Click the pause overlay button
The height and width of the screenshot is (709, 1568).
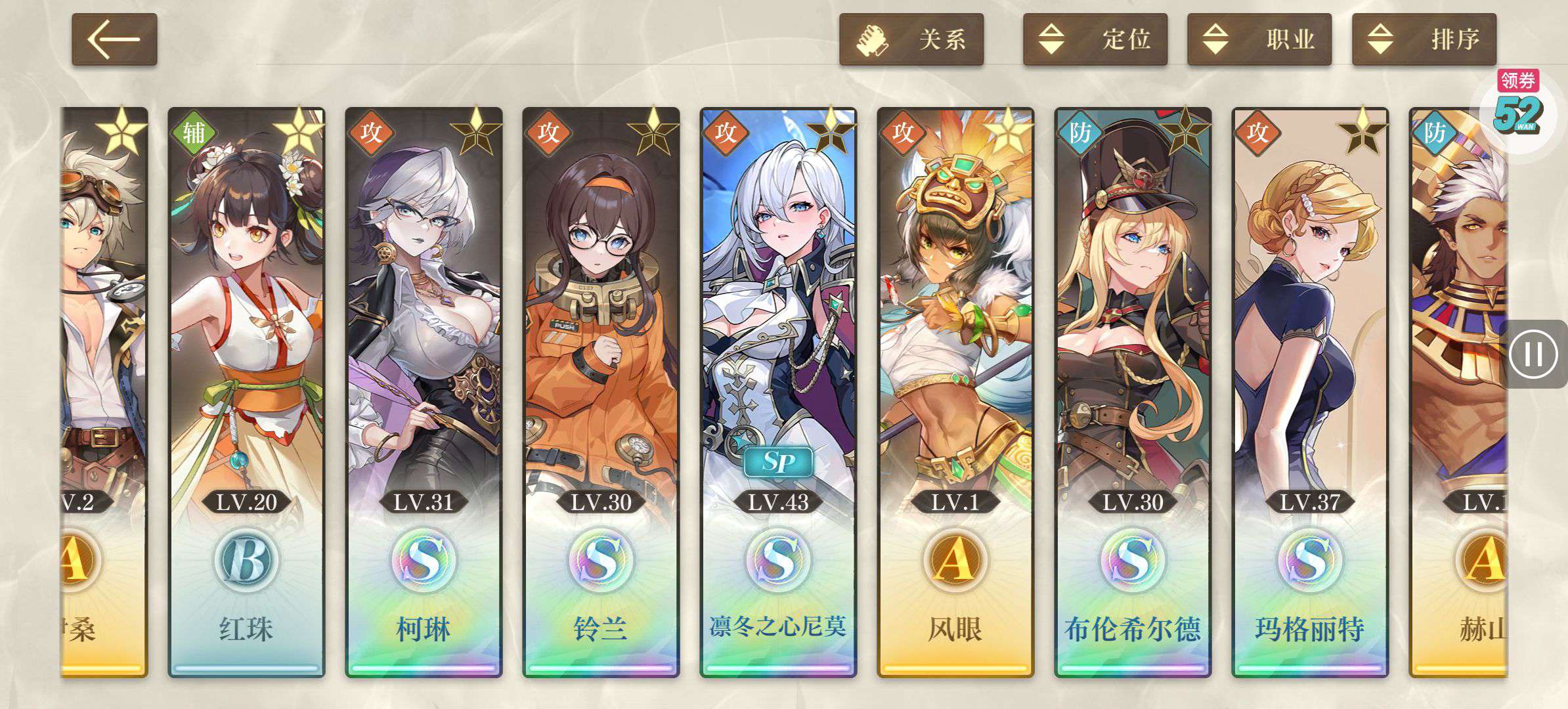tap(1534, 354)
